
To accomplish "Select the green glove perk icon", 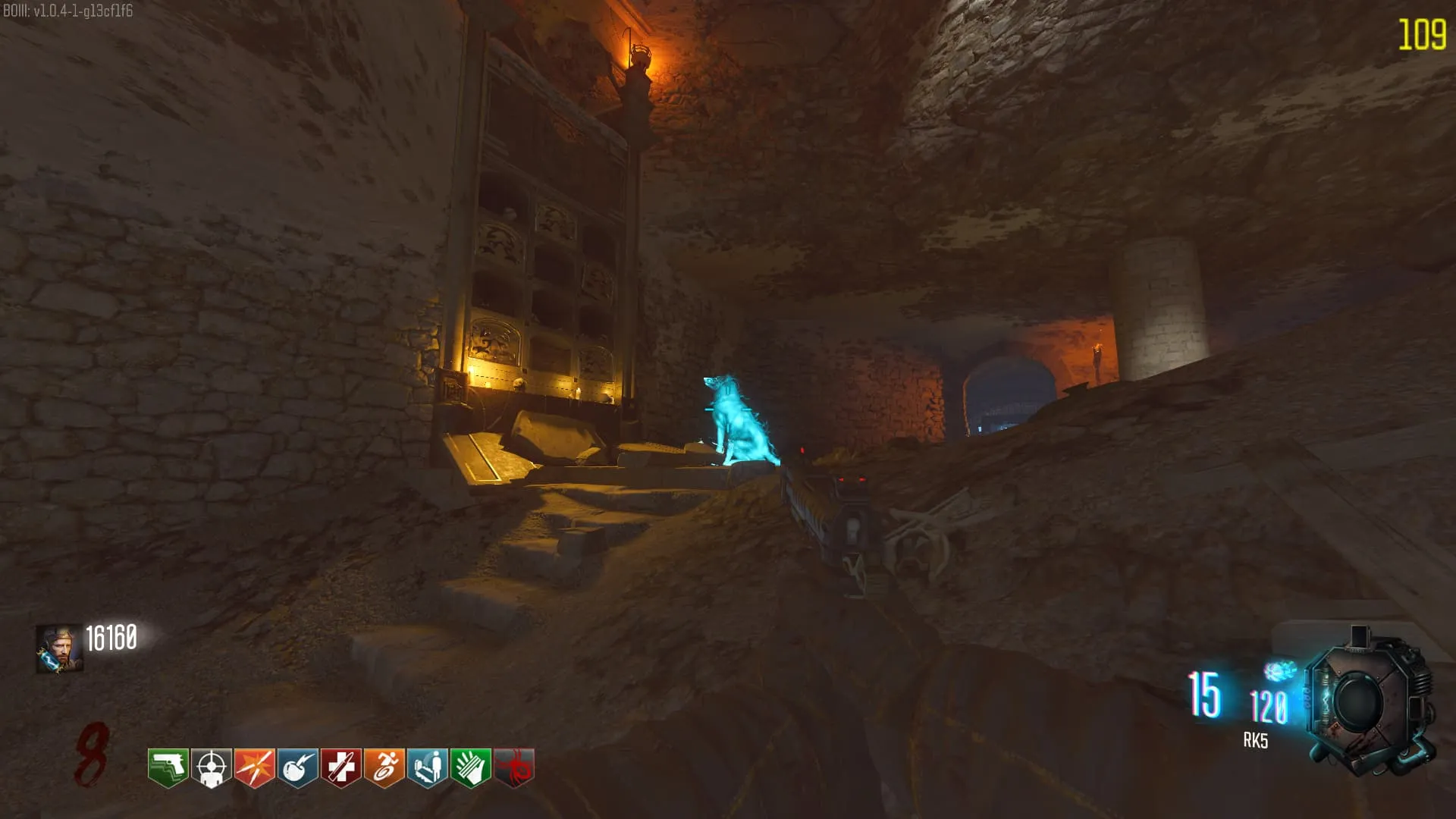I will [x=470, y=767].
